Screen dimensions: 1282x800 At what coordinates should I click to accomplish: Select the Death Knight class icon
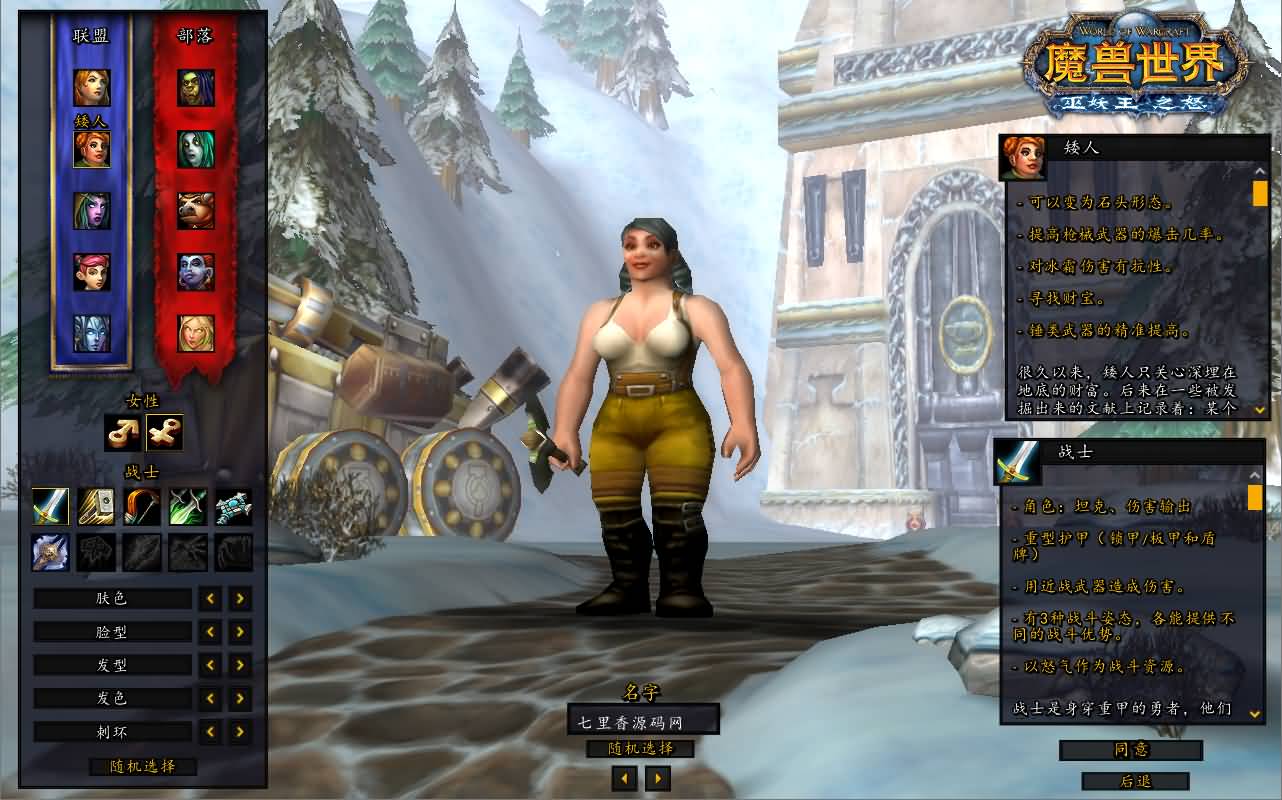pyautogui.click(x=50, y=552)
